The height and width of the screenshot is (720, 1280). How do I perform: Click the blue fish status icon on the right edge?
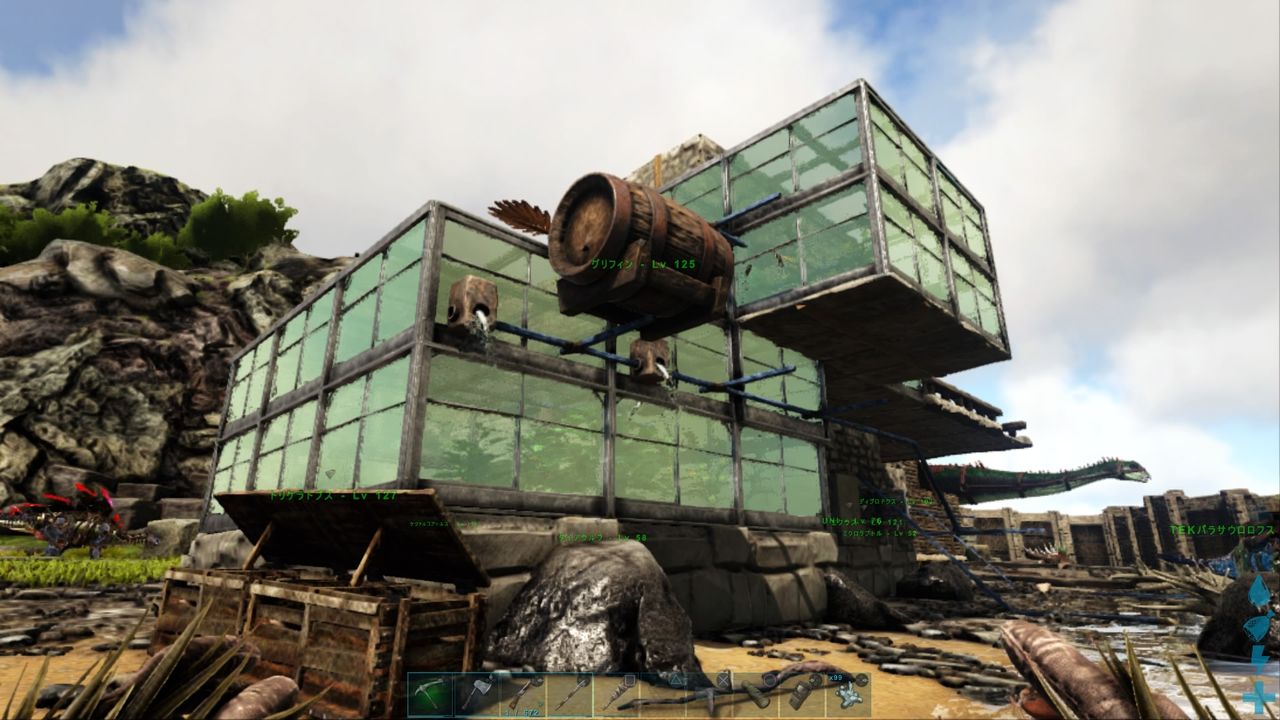point(1258,625)
